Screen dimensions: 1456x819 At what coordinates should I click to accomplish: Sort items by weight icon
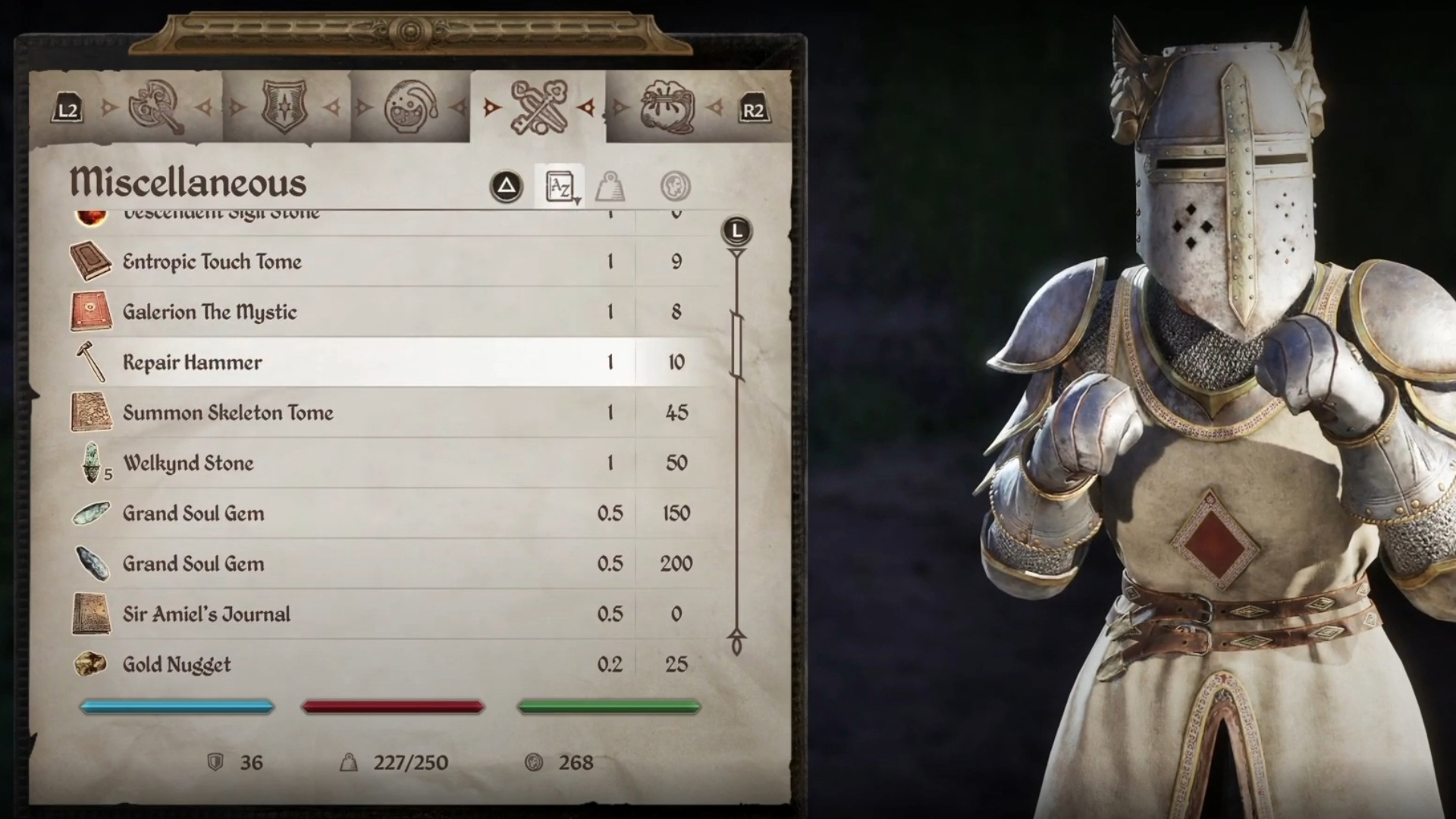610,187
